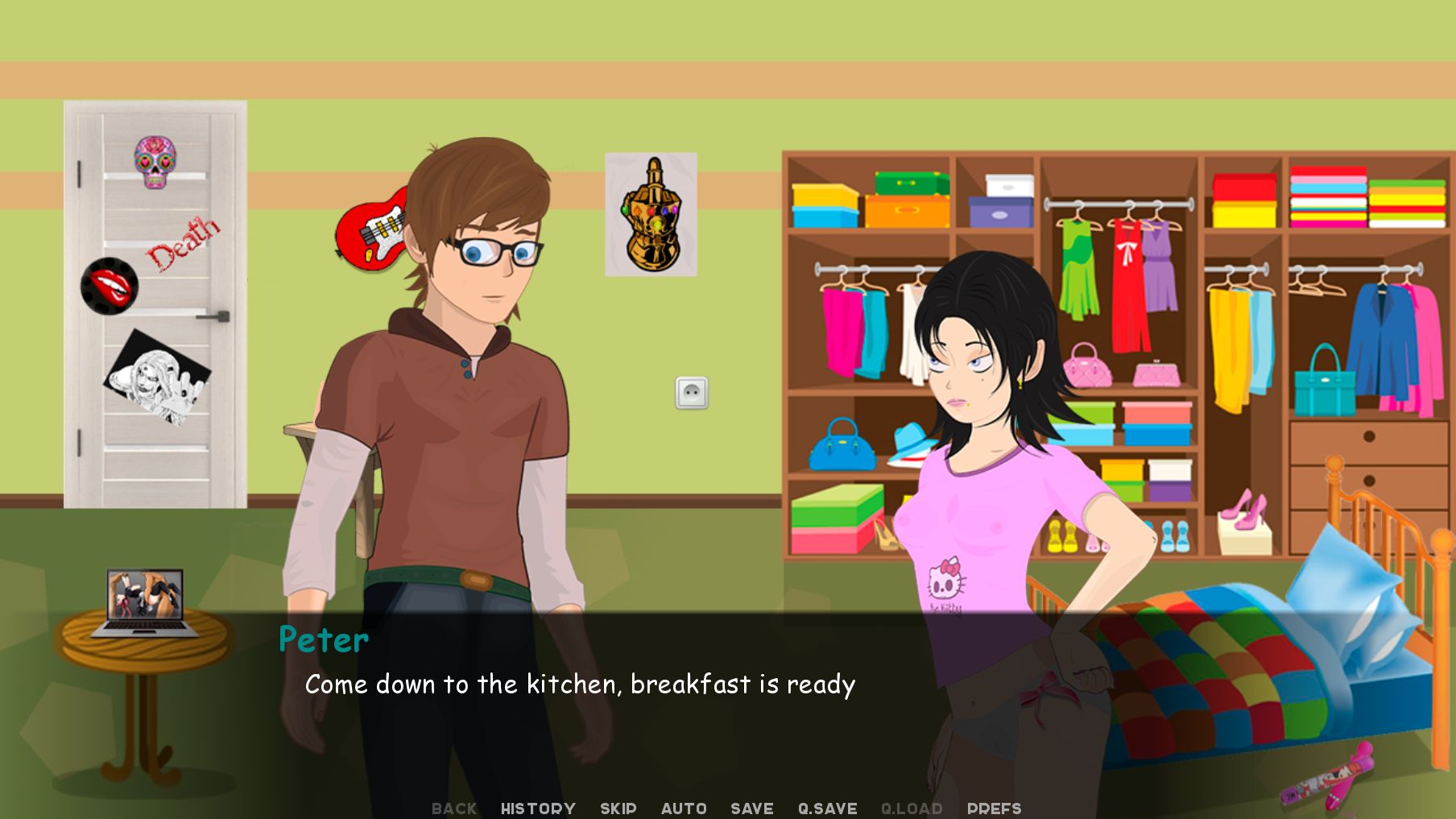Image resolution: width=1456 pixels, height=819 pixels.
Task: Quick save with Q.Save
Action: click(827, 809)
